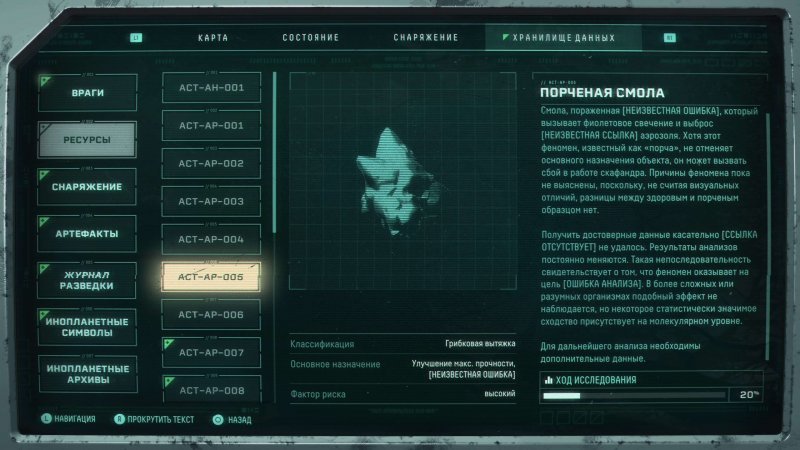800x450 pixels.
Task: Go to the СНАРЯЖЕНИЕ top tab
Action: 425,38
